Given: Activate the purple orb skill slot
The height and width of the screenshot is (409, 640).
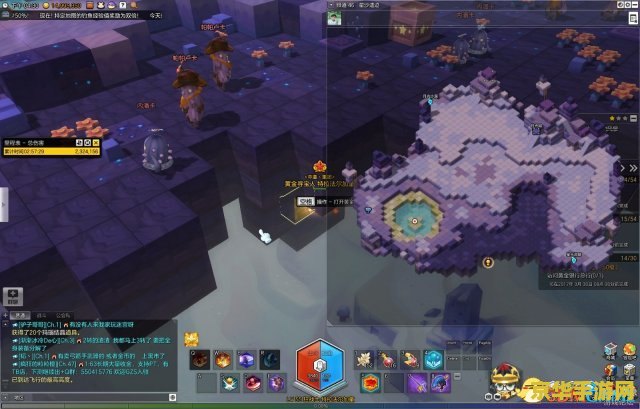Looking at the screenshot, I should 244,358.
